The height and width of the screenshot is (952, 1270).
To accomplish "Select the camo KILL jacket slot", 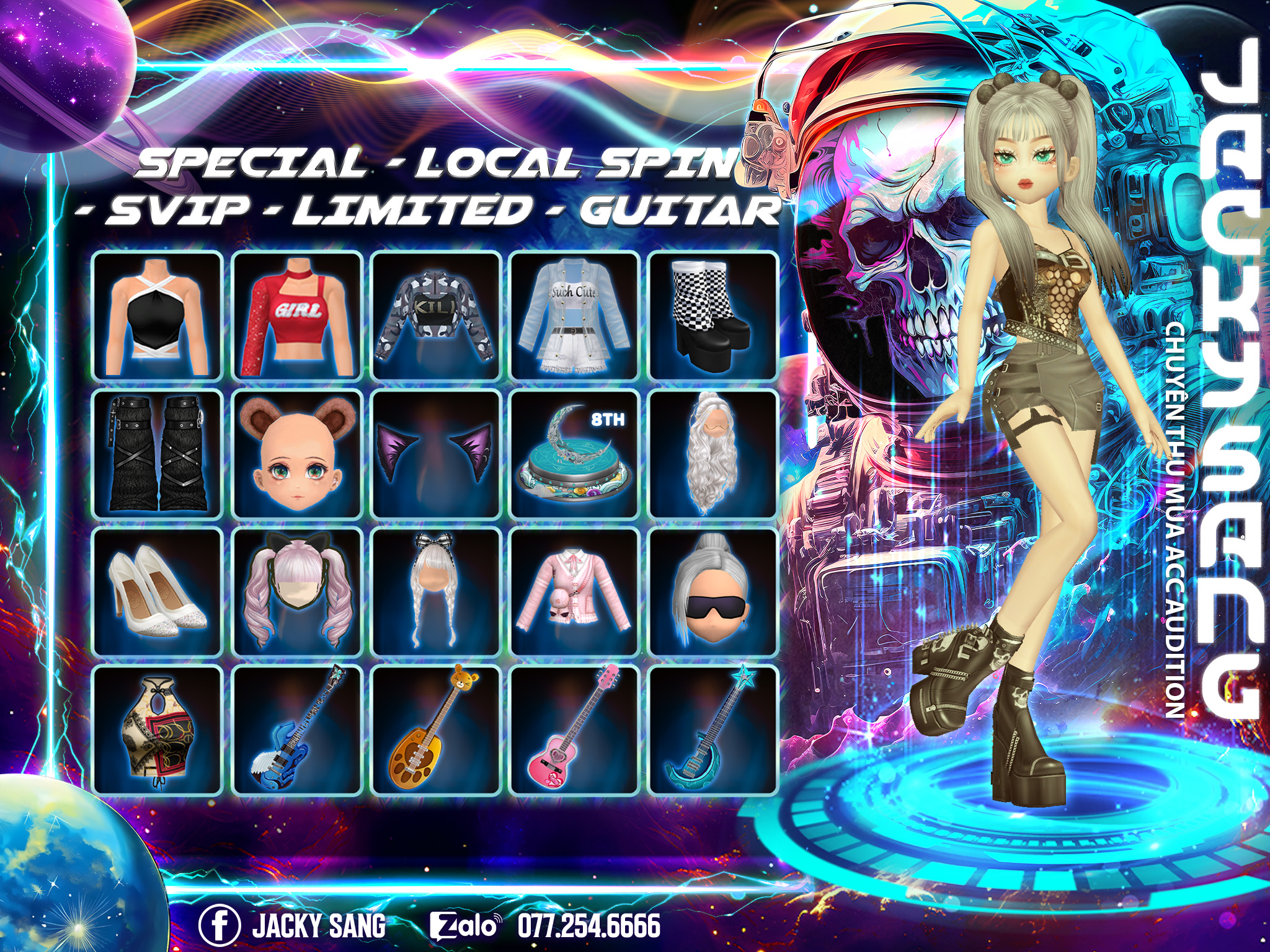I will [x=436, y=316].
